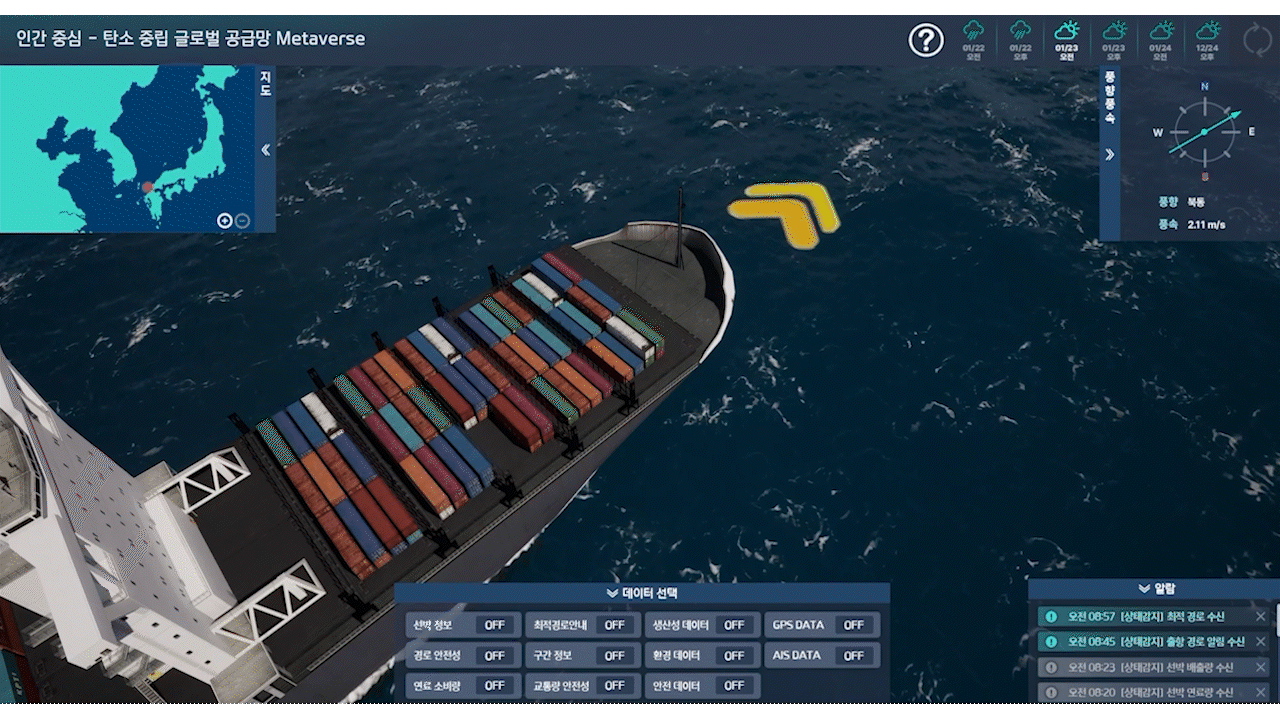Open the question mark help button
1280x720 pixels.
pos(926,40)
